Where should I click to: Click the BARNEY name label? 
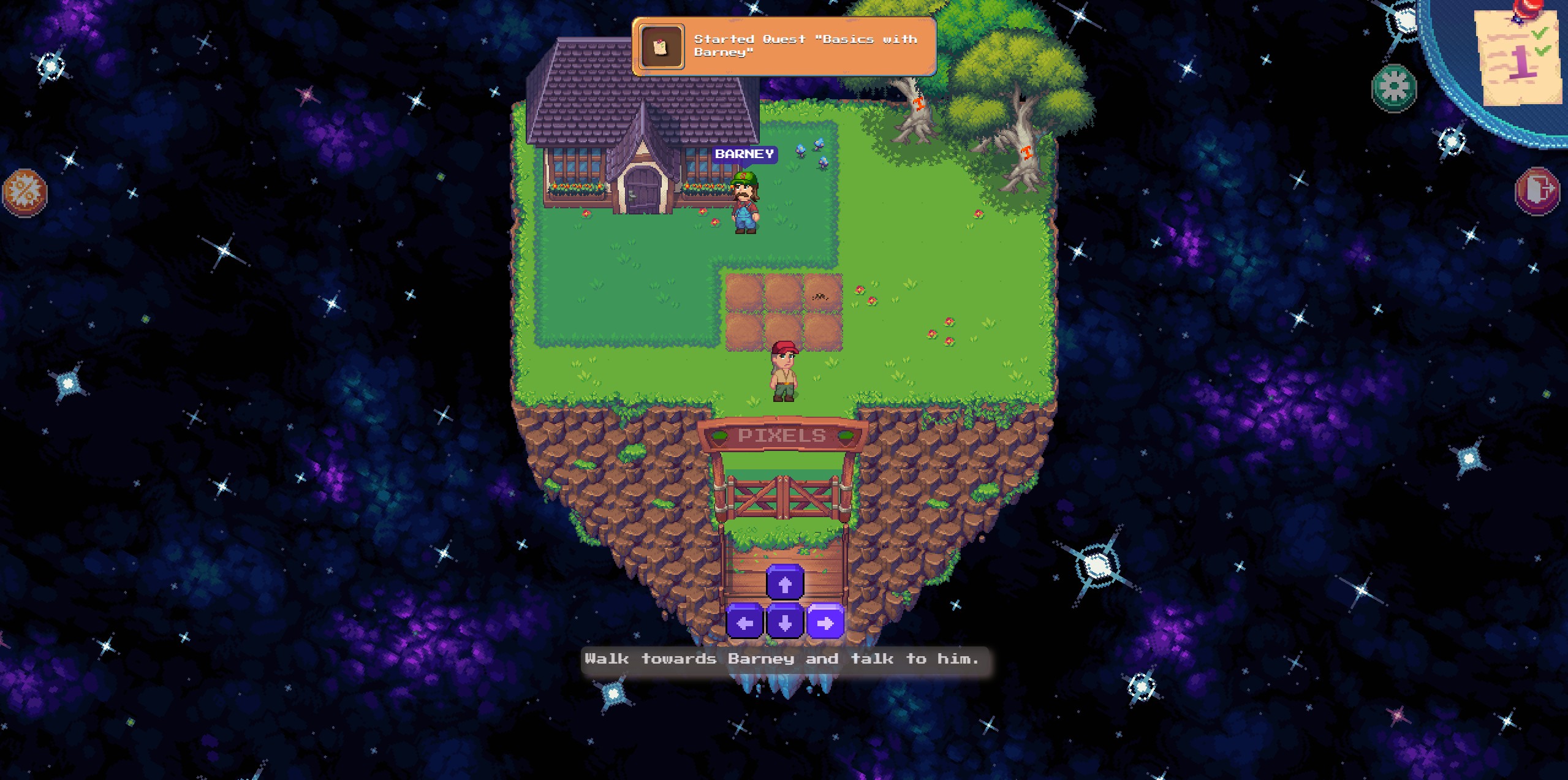coord(744,154)
